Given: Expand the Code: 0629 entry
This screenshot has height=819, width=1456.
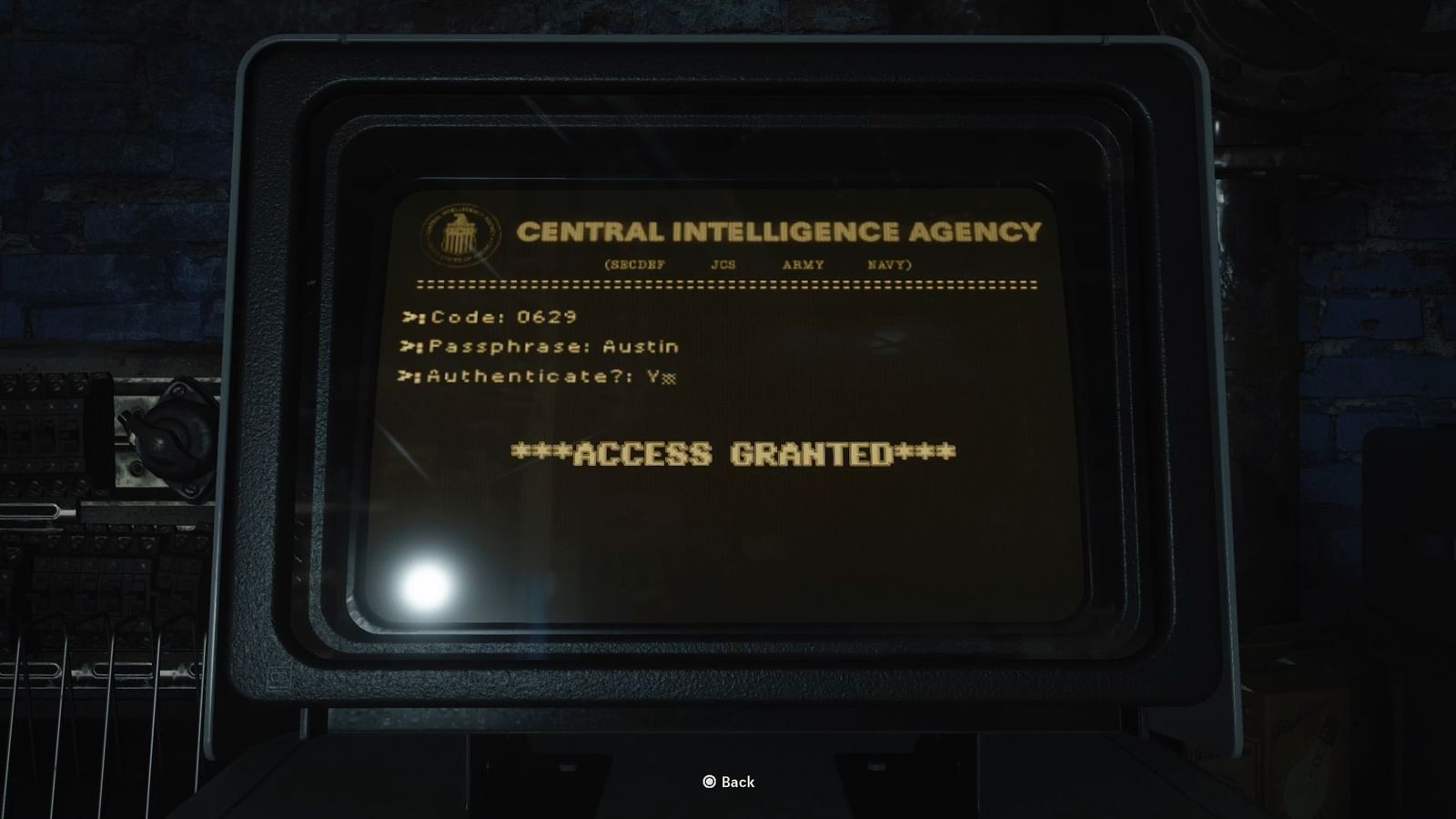Looking at the screenshot, I should [505, 318].
